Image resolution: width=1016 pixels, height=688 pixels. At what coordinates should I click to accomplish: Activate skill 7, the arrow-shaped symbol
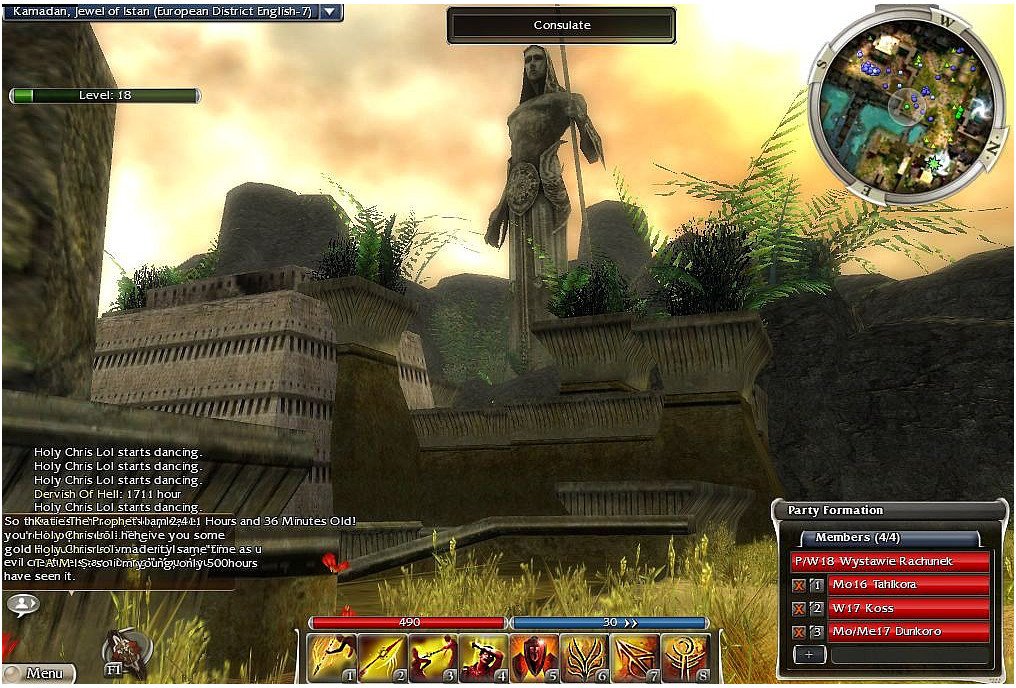[x=636, y=657]
